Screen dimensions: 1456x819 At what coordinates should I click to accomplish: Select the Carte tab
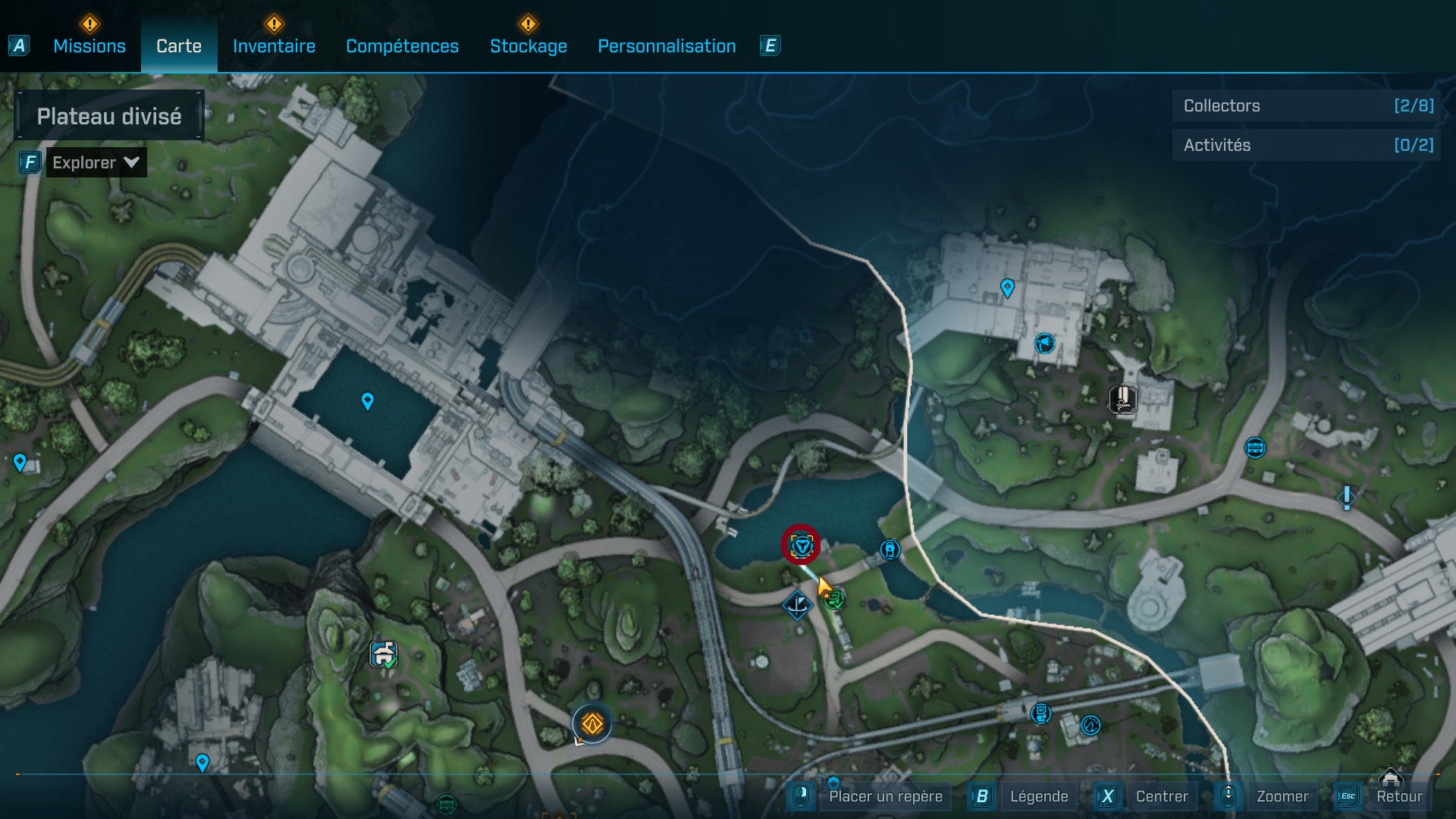click(179, 46)
